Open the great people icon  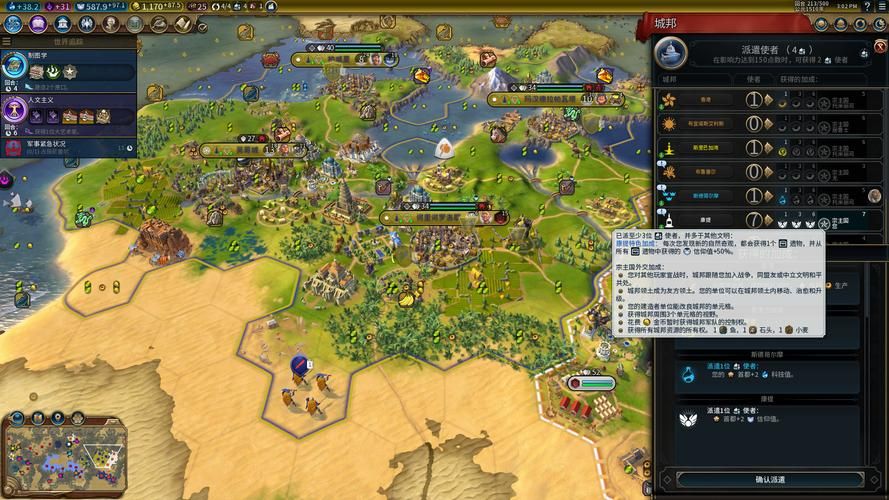[112, 23]
